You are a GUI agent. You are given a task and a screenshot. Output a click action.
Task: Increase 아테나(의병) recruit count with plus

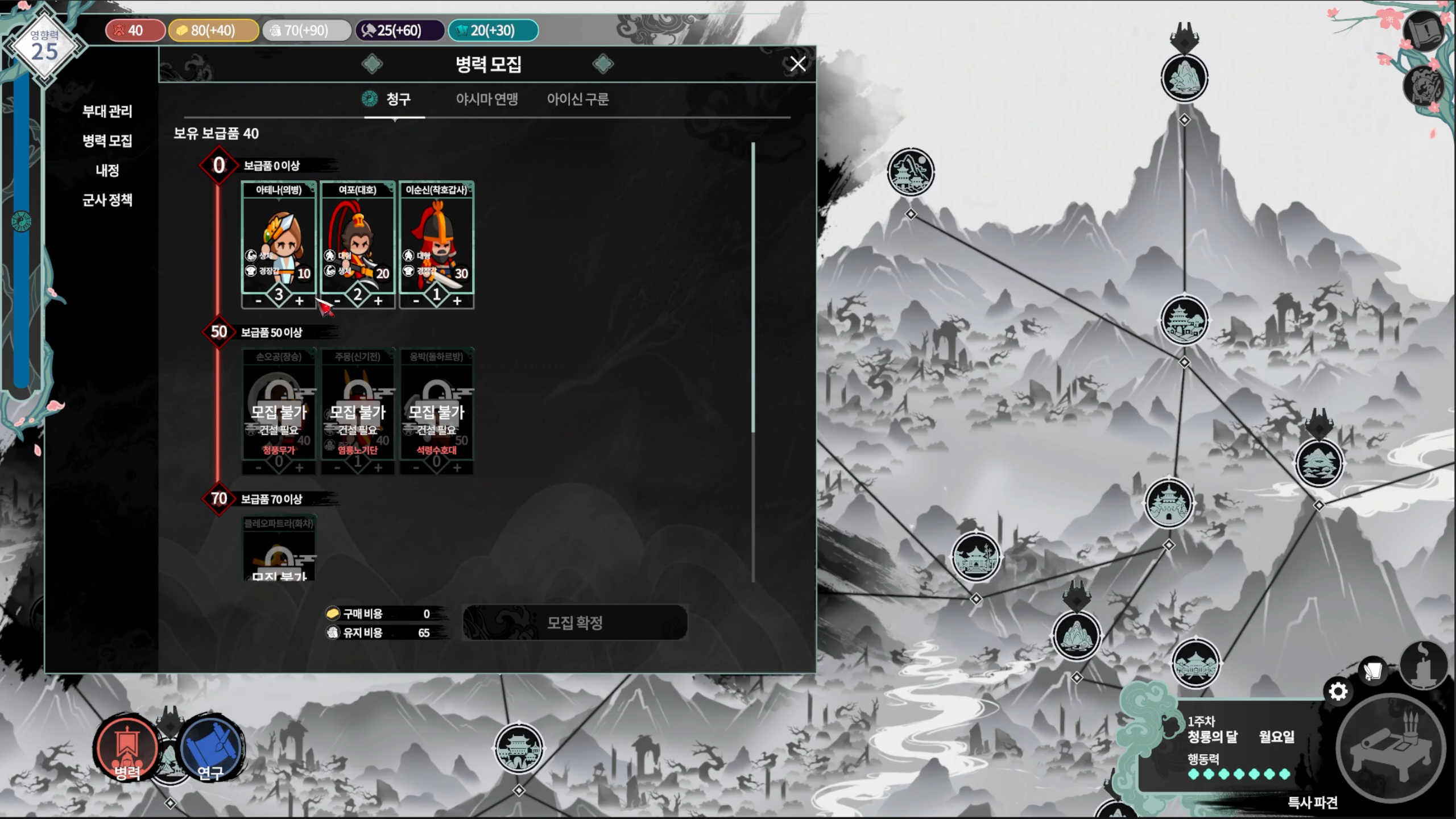(299, 301)
